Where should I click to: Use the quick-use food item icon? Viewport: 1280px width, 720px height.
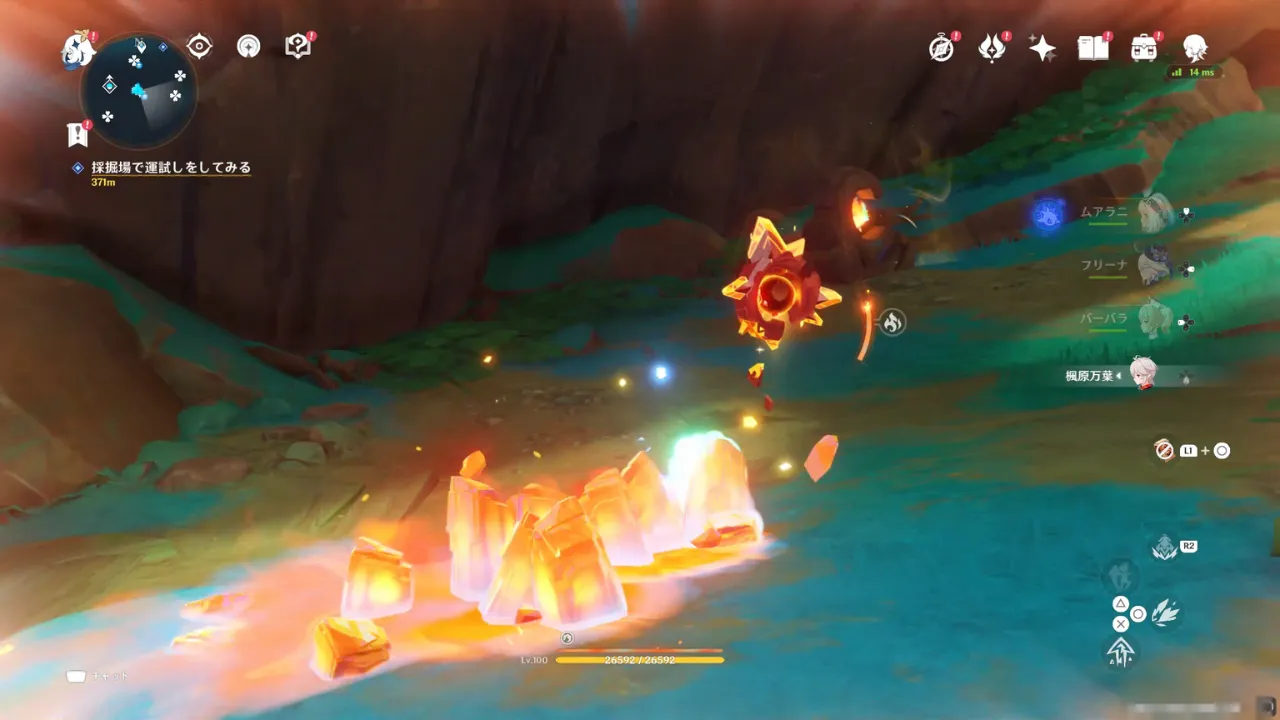pos(1163,450)
